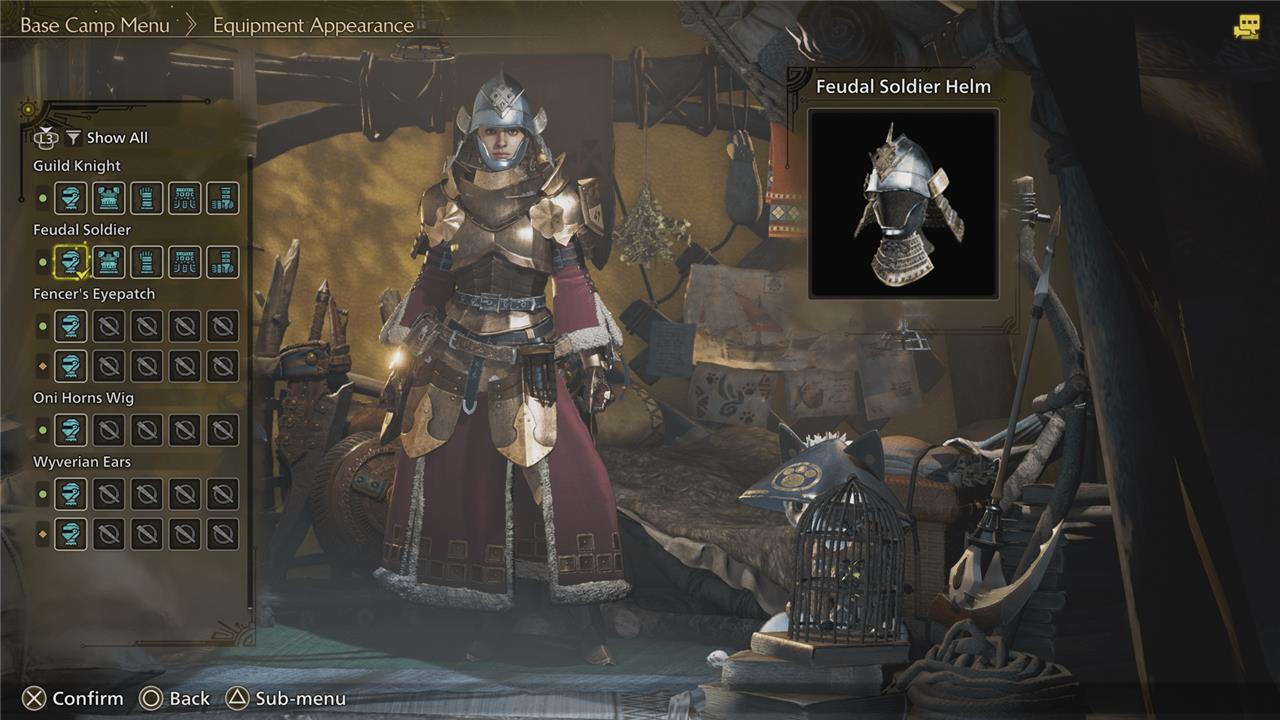
Task: Select Fencer's Eyepatch head slot, green-dot row
Action: pyautogui.click(x=70, y=326)
